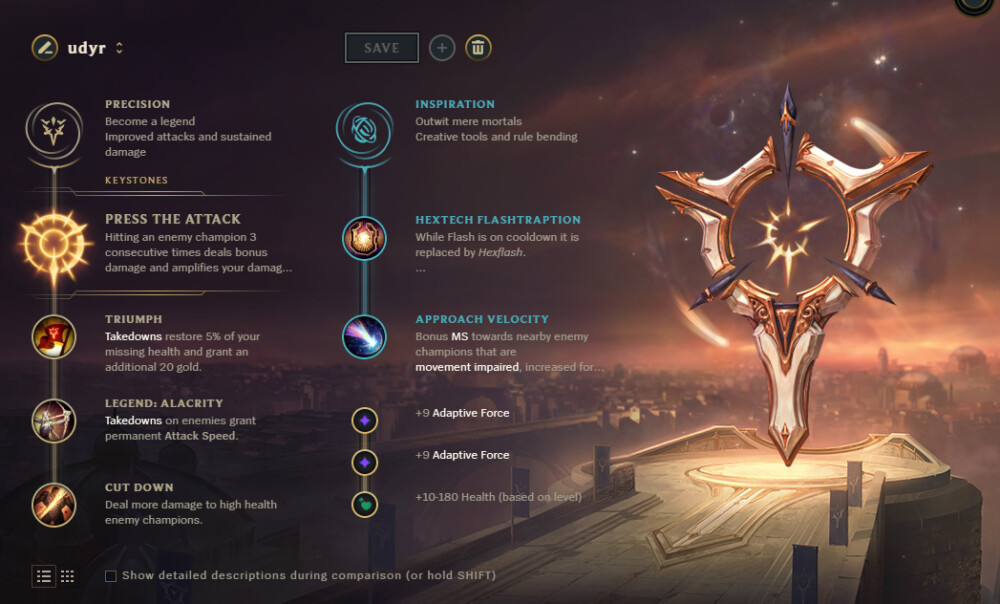
Task: Select the Approach Velocity rune
Action: (363, 337)
